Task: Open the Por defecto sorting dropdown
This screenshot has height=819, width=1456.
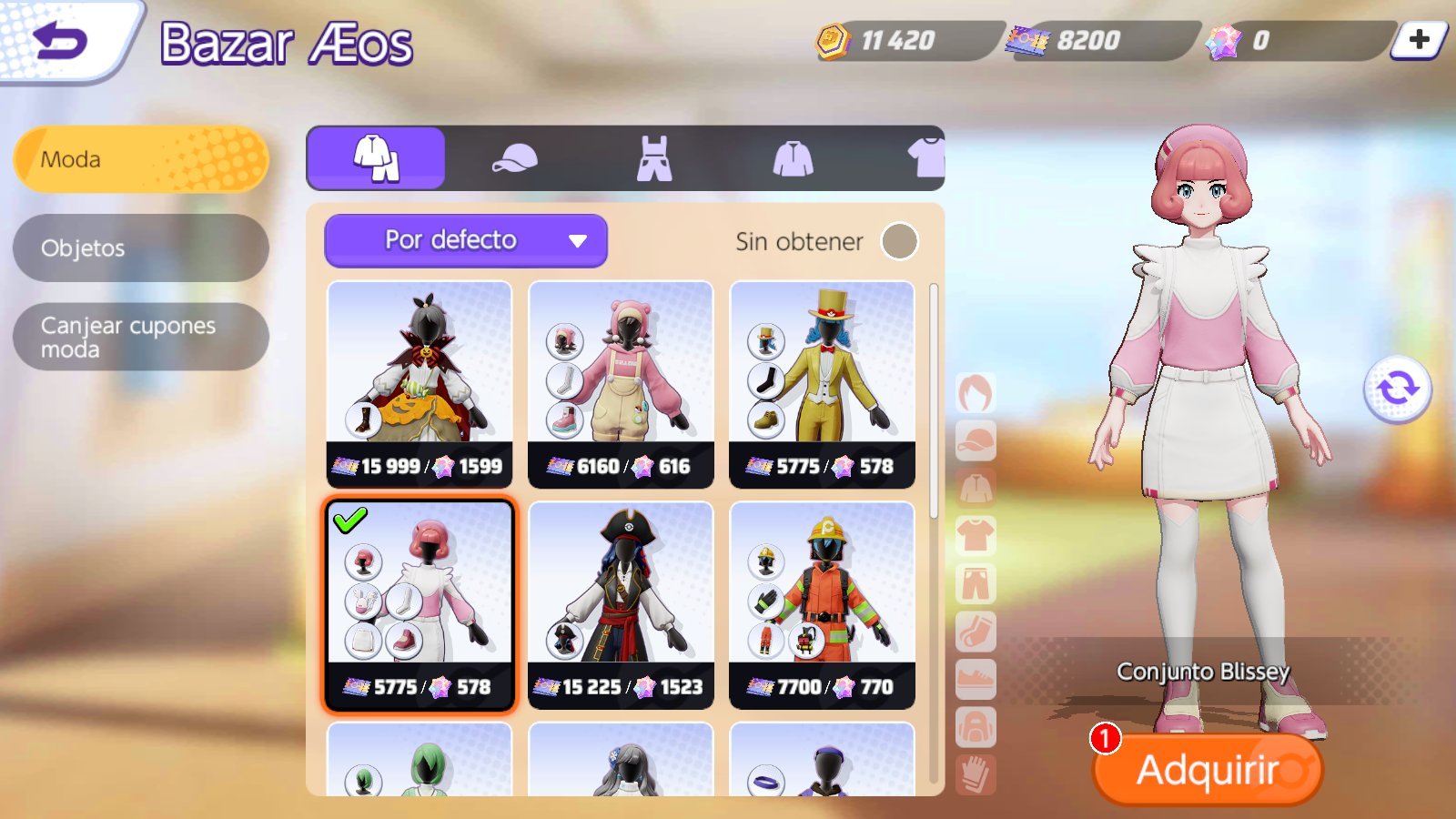Action: coord(465,240)
